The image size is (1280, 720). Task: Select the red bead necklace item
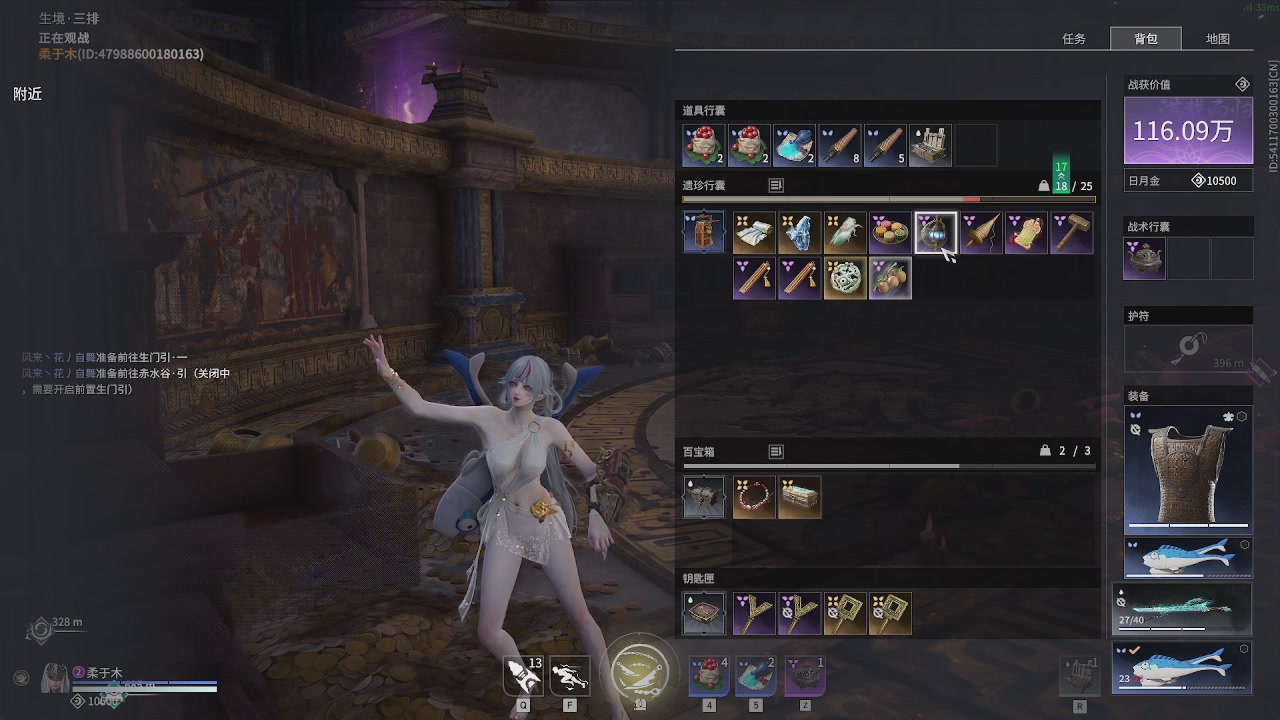[753, 497]
